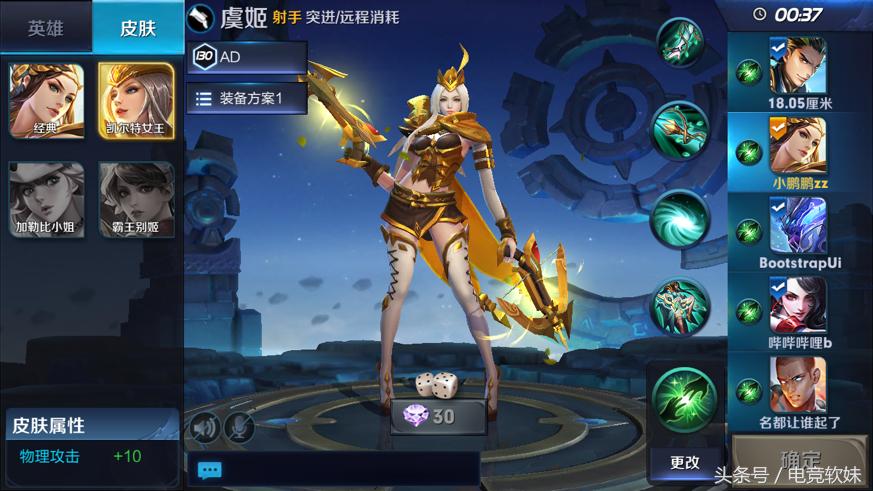Choose the 凯尔特女王 skin
This screenshot has width=873, height=491.
[x=137, y=101]
